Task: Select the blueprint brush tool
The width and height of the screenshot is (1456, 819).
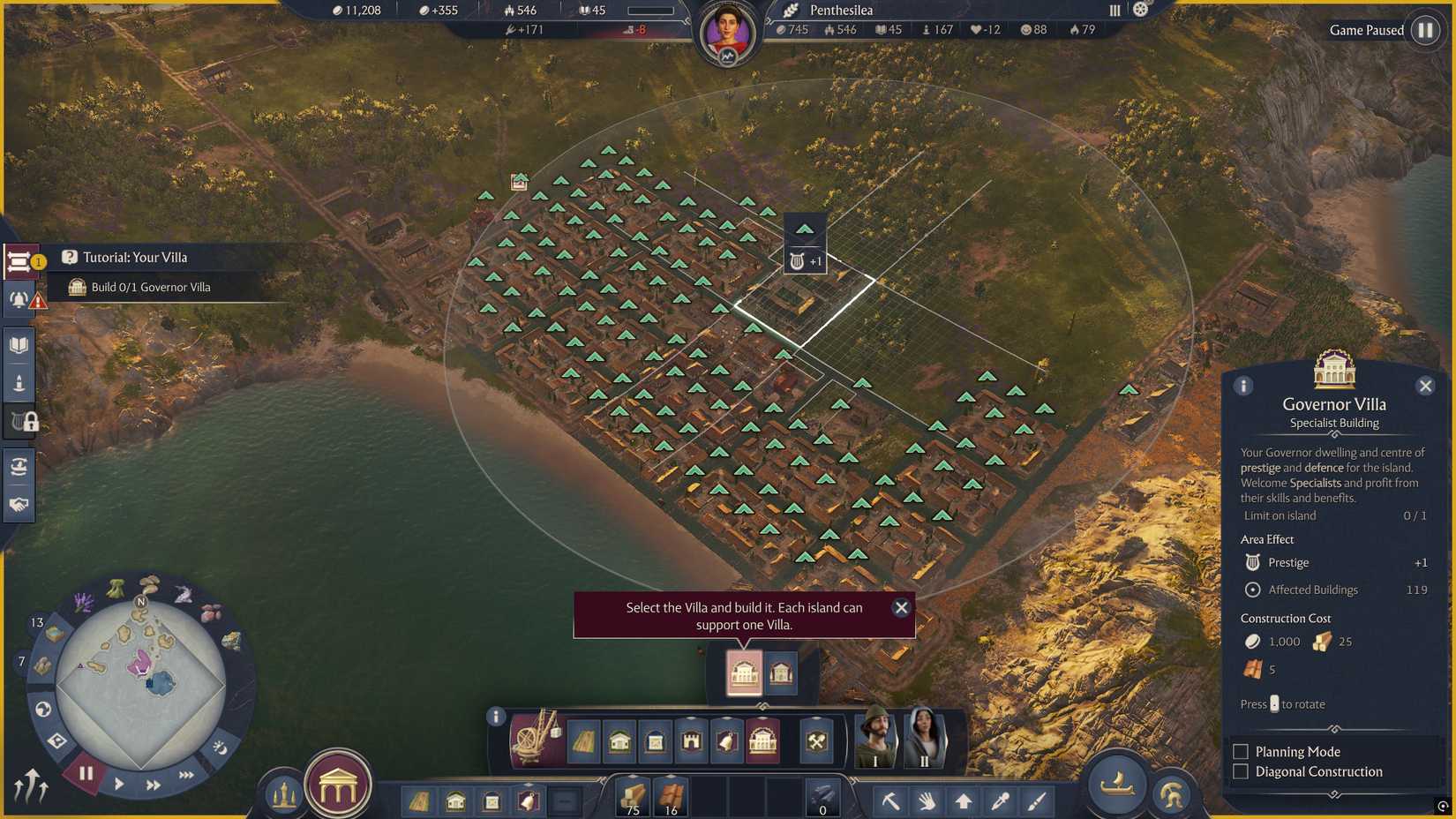Action: [1037, 800]
